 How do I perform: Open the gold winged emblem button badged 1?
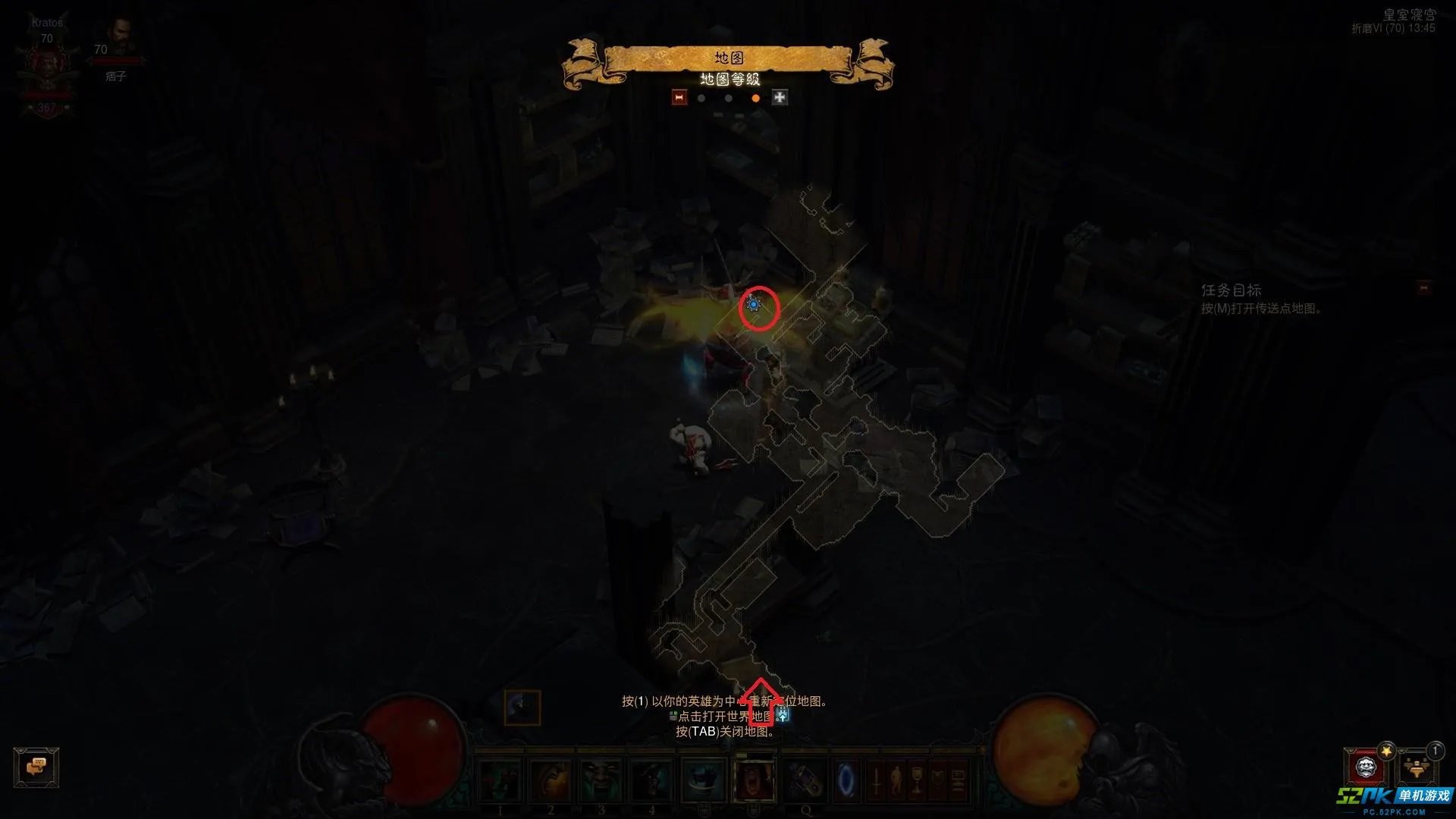click(x=1416, y=767)
